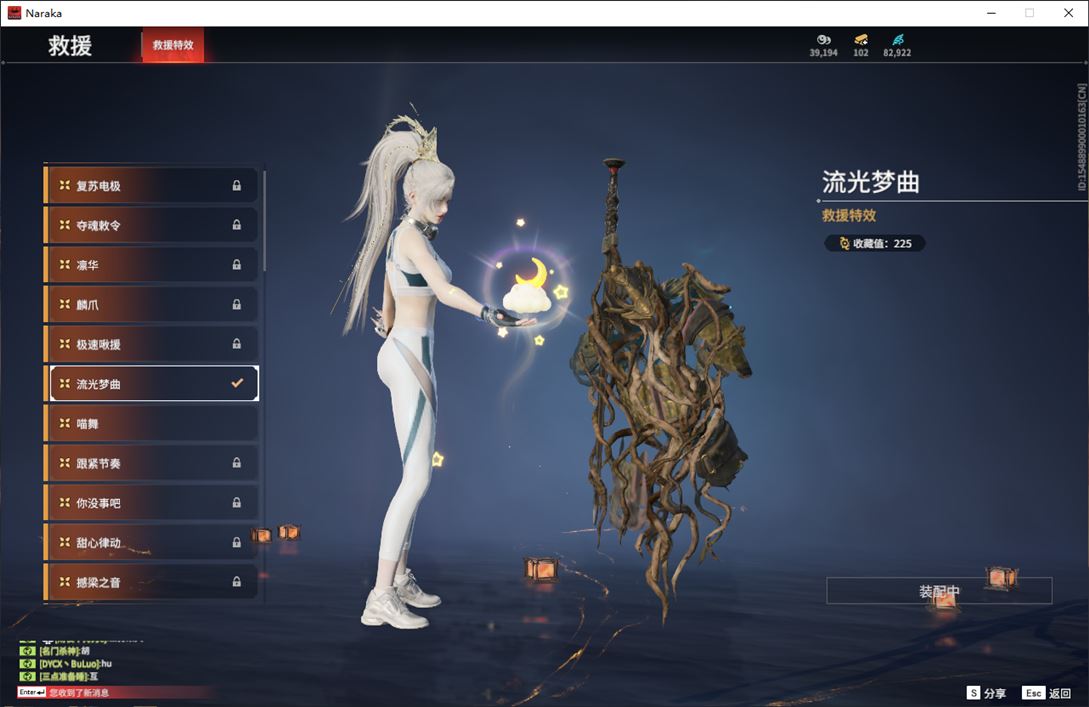Image resolution: width=1089 pixels, height=707 pixels.
Task: Select the 跟紧节奏 effect row
Action: click(152, 463)
